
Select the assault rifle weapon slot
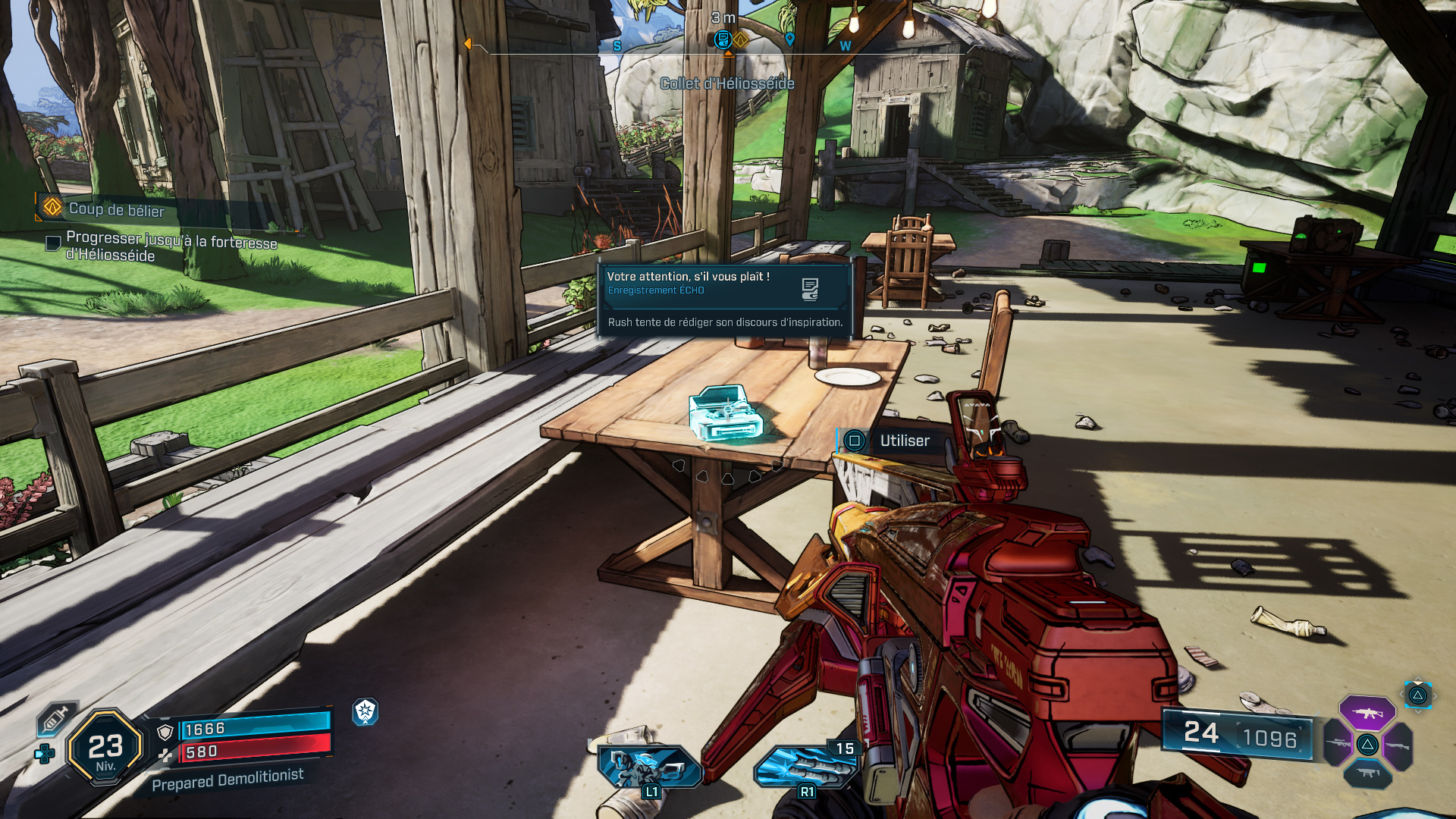pyautogui.click(x=1367, y=713)
